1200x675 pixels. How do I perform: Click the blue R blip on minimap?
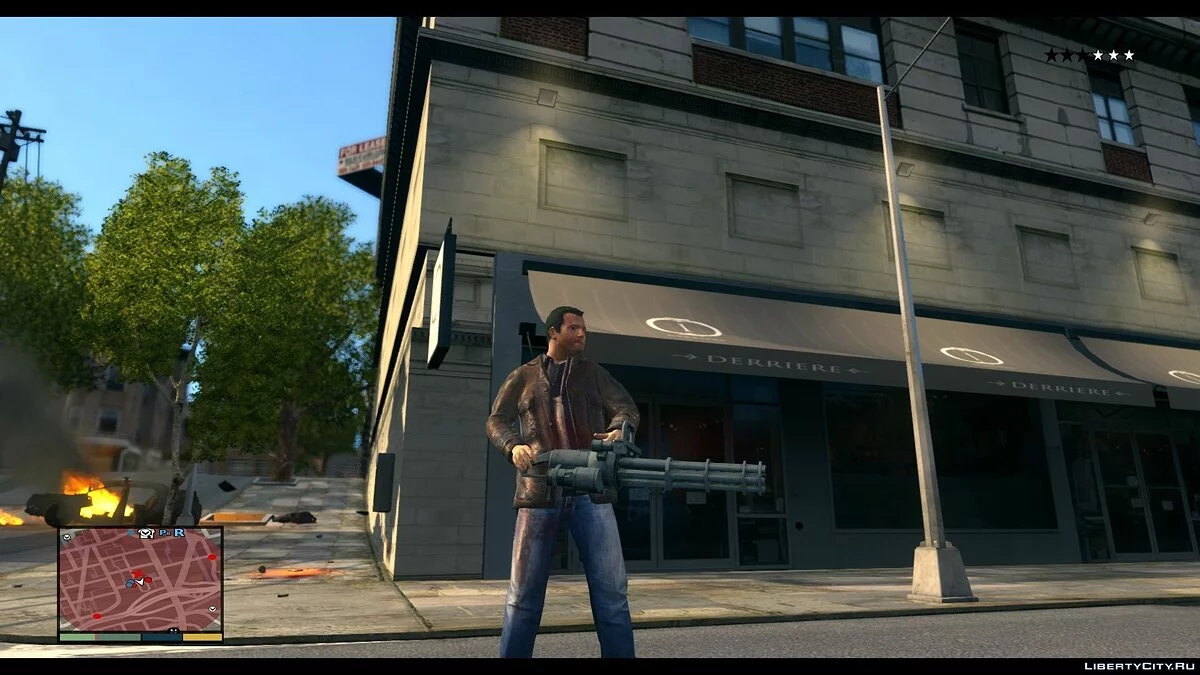pos(179,533)
